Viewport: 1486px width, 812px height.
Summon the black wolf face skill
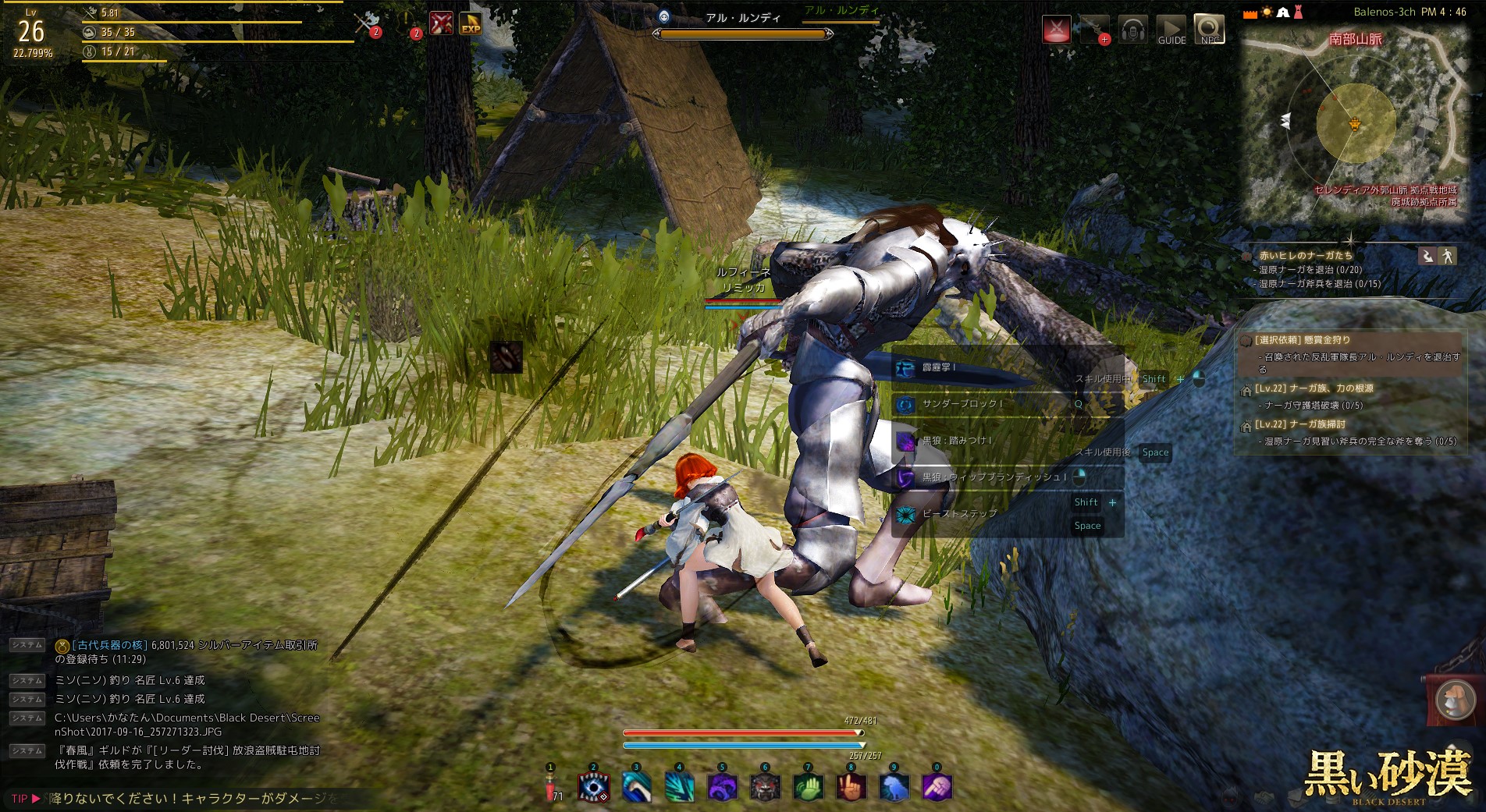(x=765, y=788)
